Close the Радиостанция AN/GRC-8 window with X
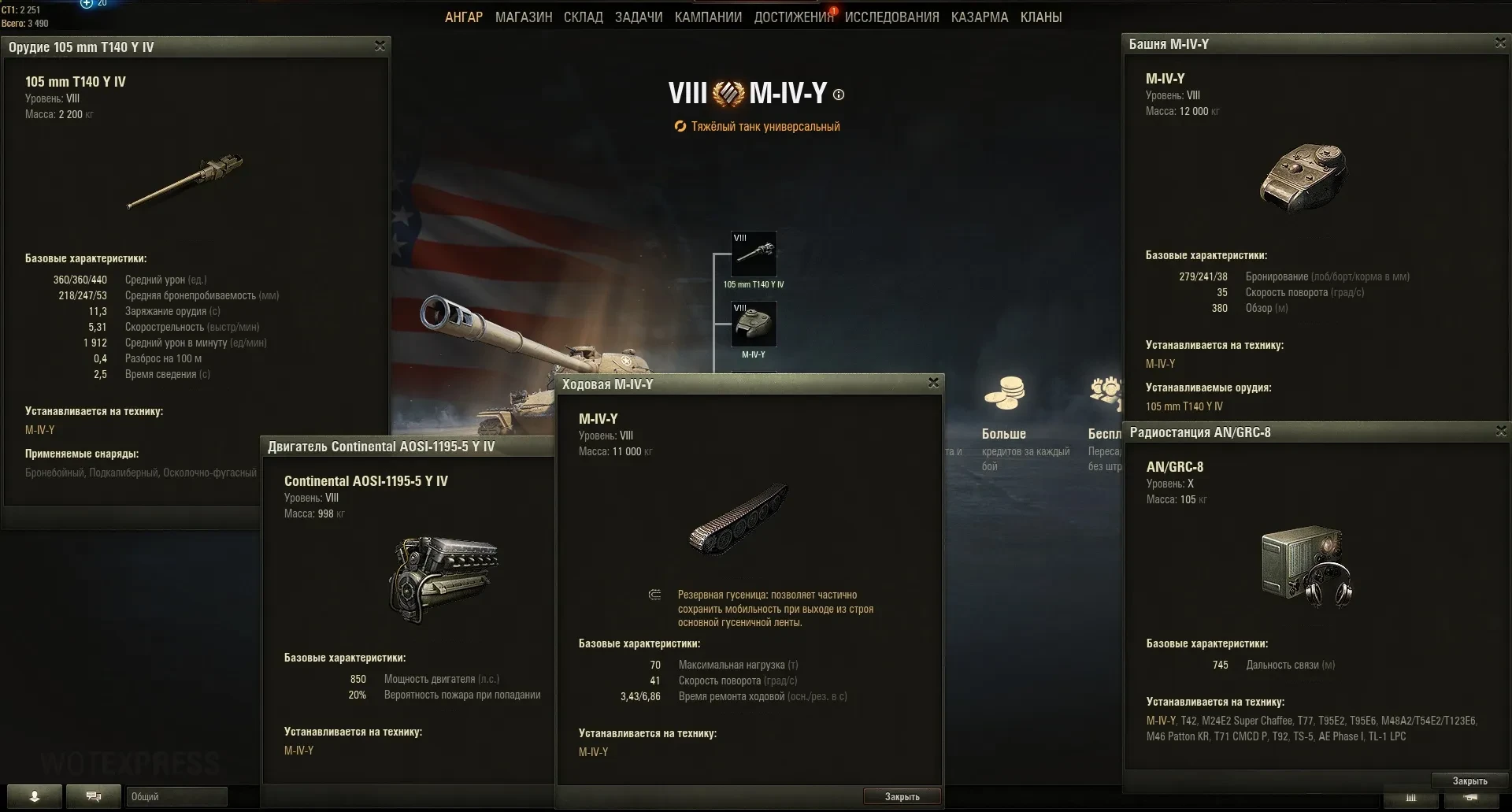The width and height of the screenshot is (1512, 812). coord(1500,431)
